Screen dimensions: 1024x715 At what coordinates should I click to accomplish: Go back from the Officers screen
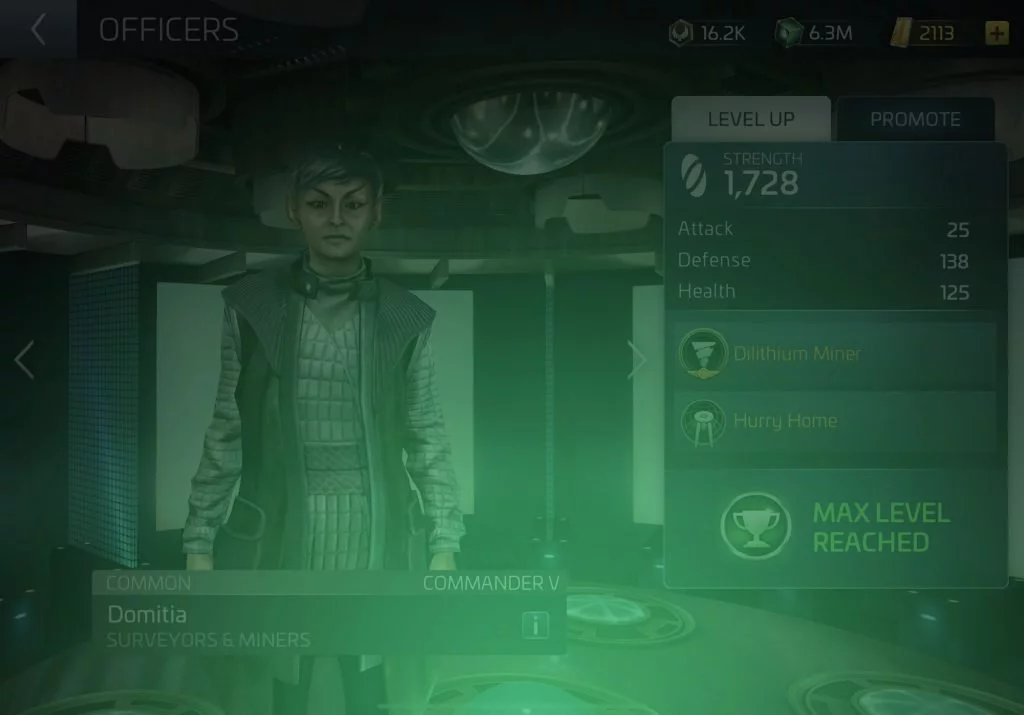click(38, 30)
